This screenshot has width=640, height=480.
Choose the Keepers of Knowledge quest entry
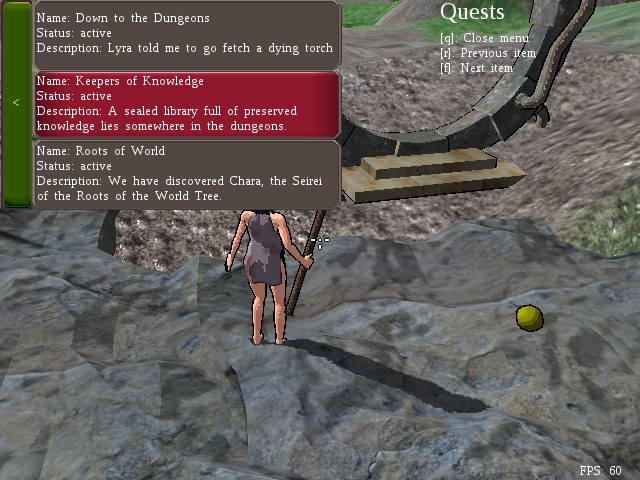187,104
